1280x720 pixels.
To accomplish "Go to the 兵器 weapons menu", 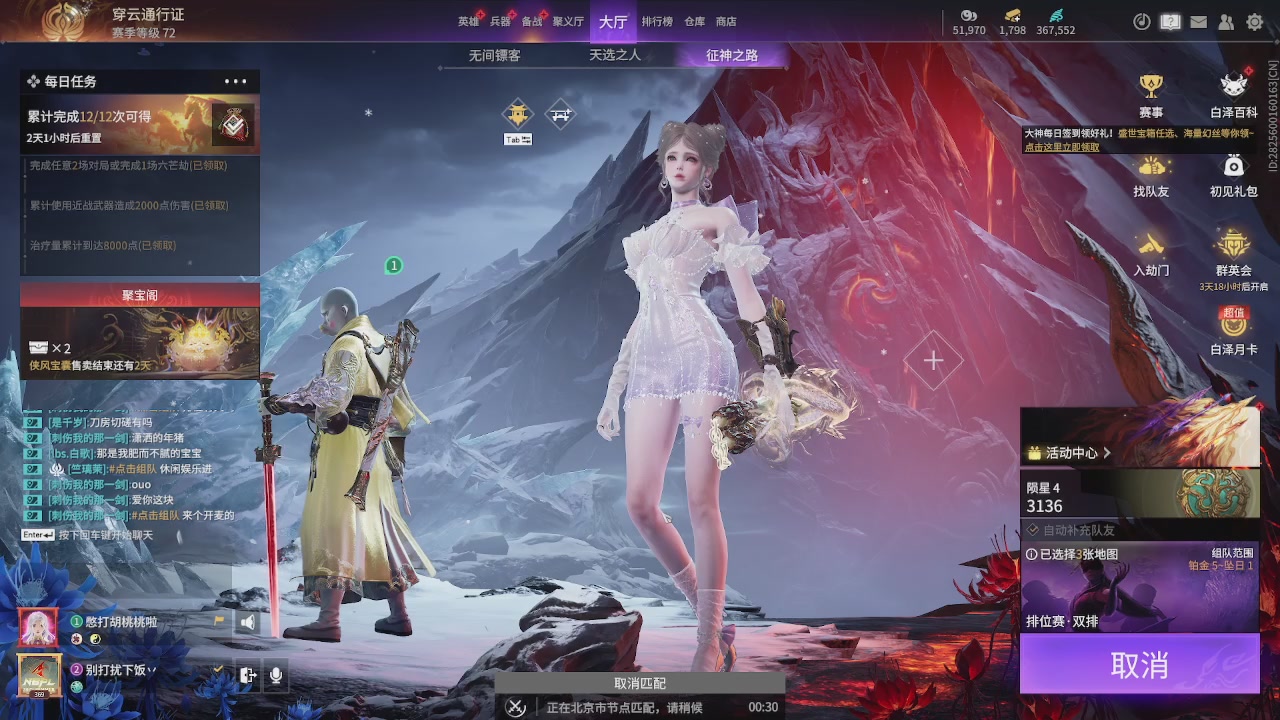I will [x=500, y=21].
